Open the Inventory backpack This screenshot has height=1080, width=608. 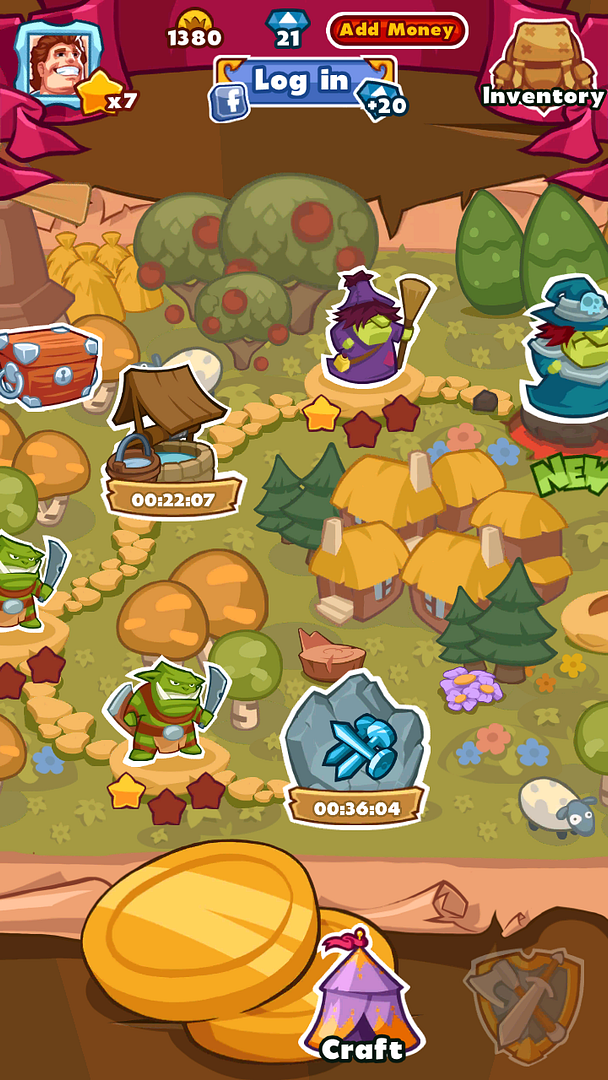click(543, 65)
